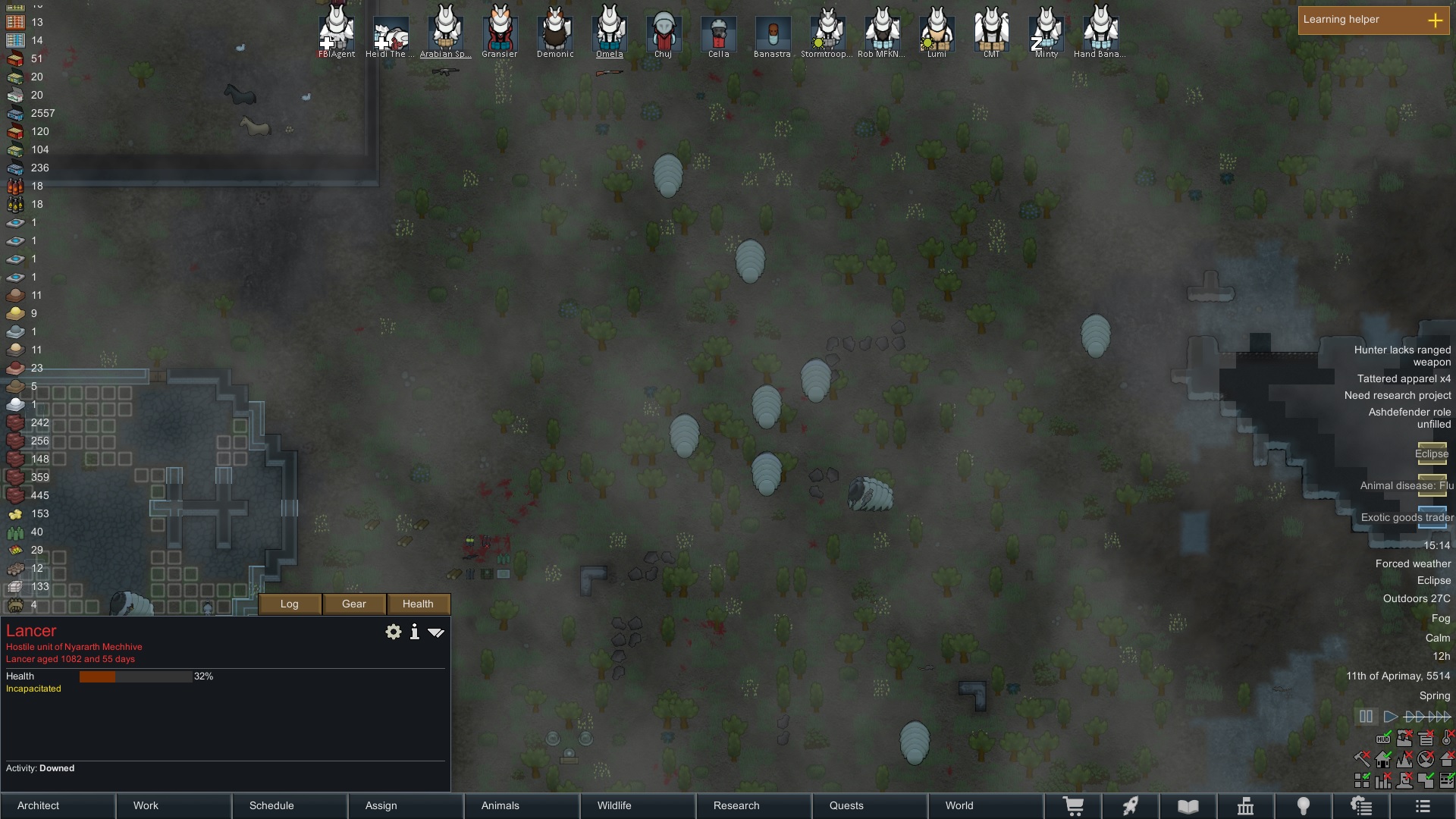Screen dimensions: 1456x819
Task: Toggle the HUD visibility icon
Action: pyautogui.click(x=1383, y=738)
